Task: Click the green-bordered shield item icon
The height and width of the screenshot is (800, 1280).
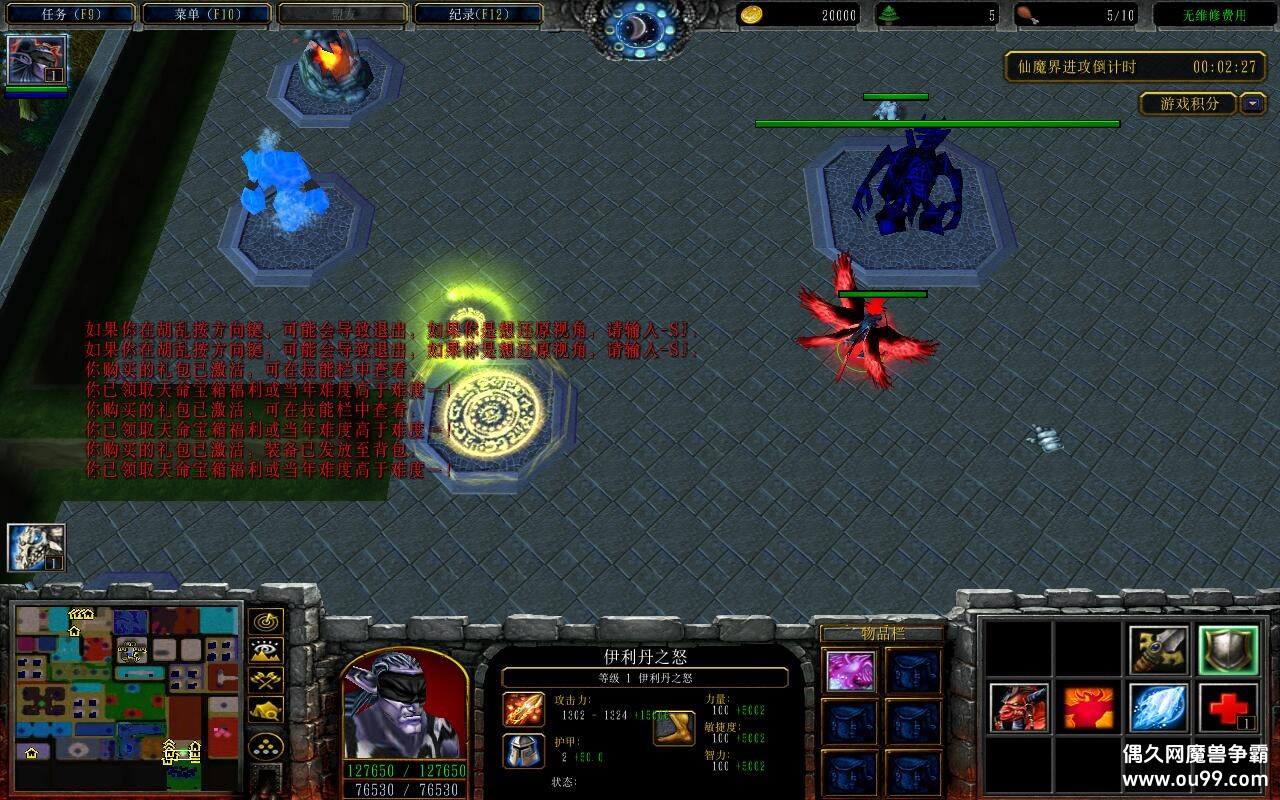Action: (x=1228, y=651)
